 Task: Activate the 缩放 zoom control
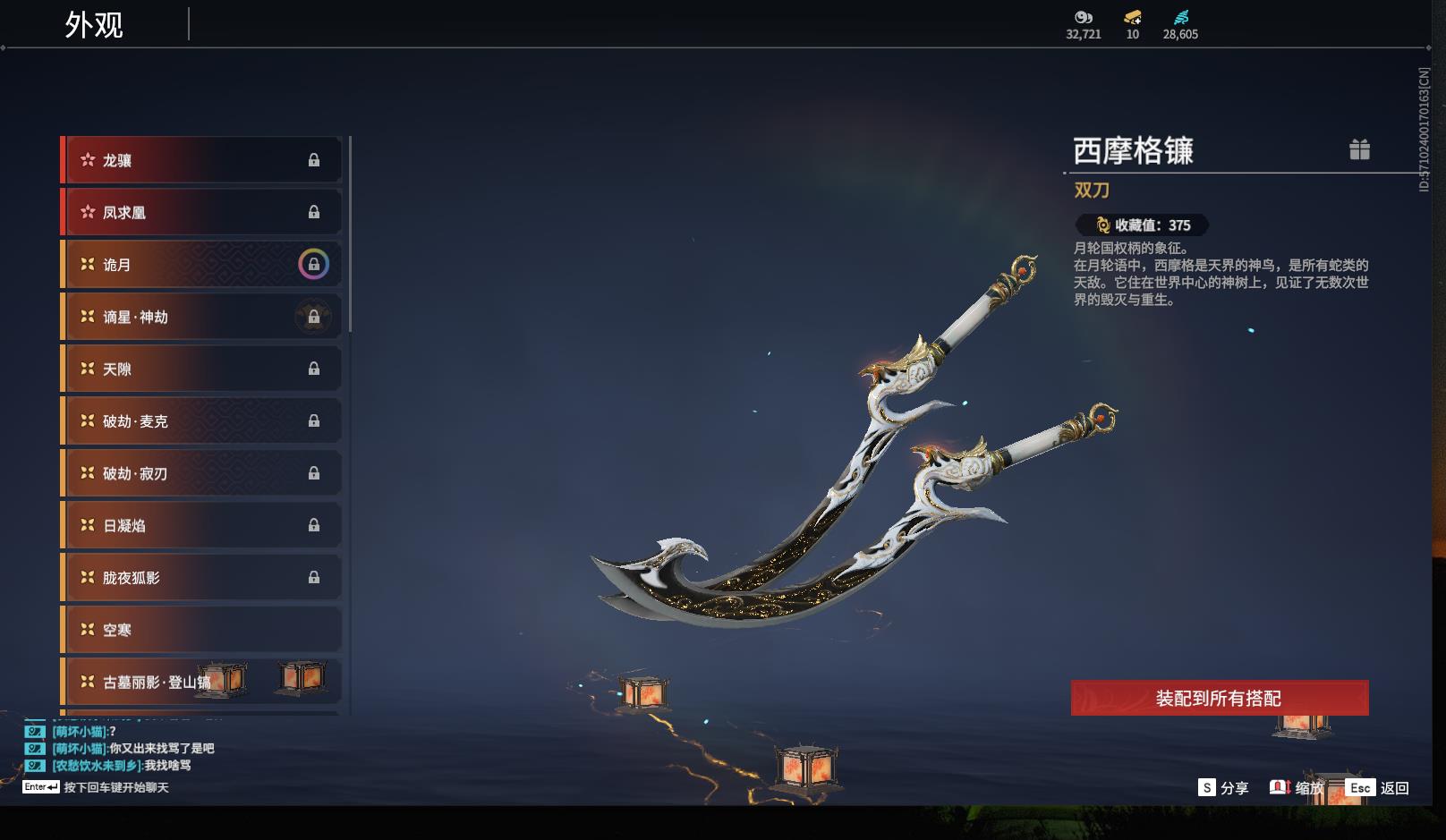coord(1296,787)
